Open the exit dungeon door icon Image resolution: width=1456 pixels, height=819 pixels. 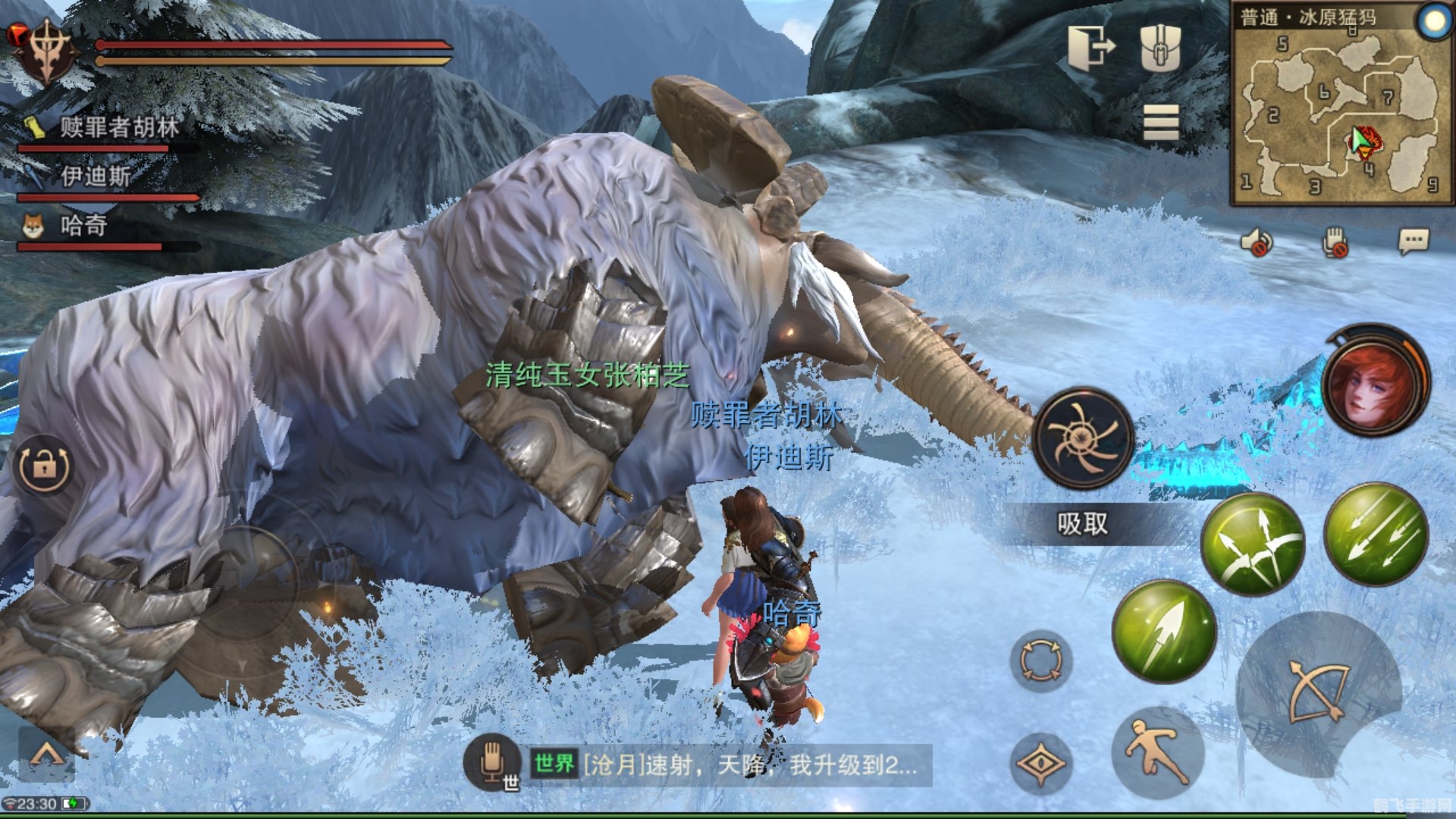1090,47
